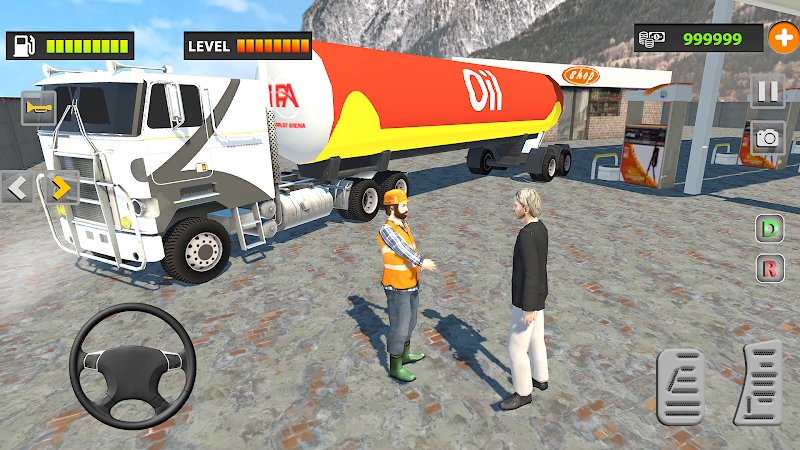Sound the truck horn
The height and width of the screenshot is (450, 800).
click(x=38, y=107)
